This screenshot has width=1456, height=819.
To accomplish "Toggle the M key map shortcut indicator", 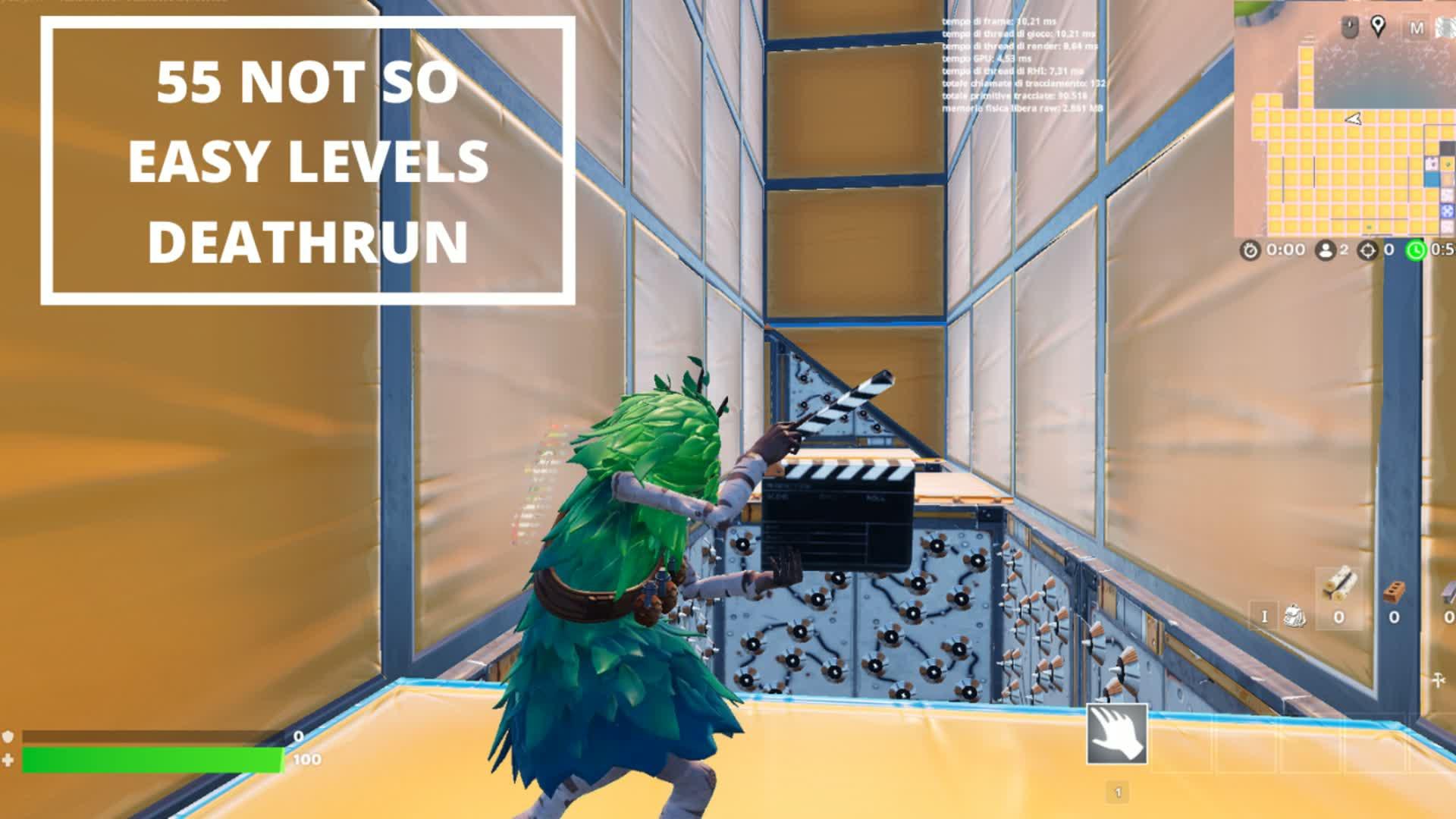I will (1416, 27).
